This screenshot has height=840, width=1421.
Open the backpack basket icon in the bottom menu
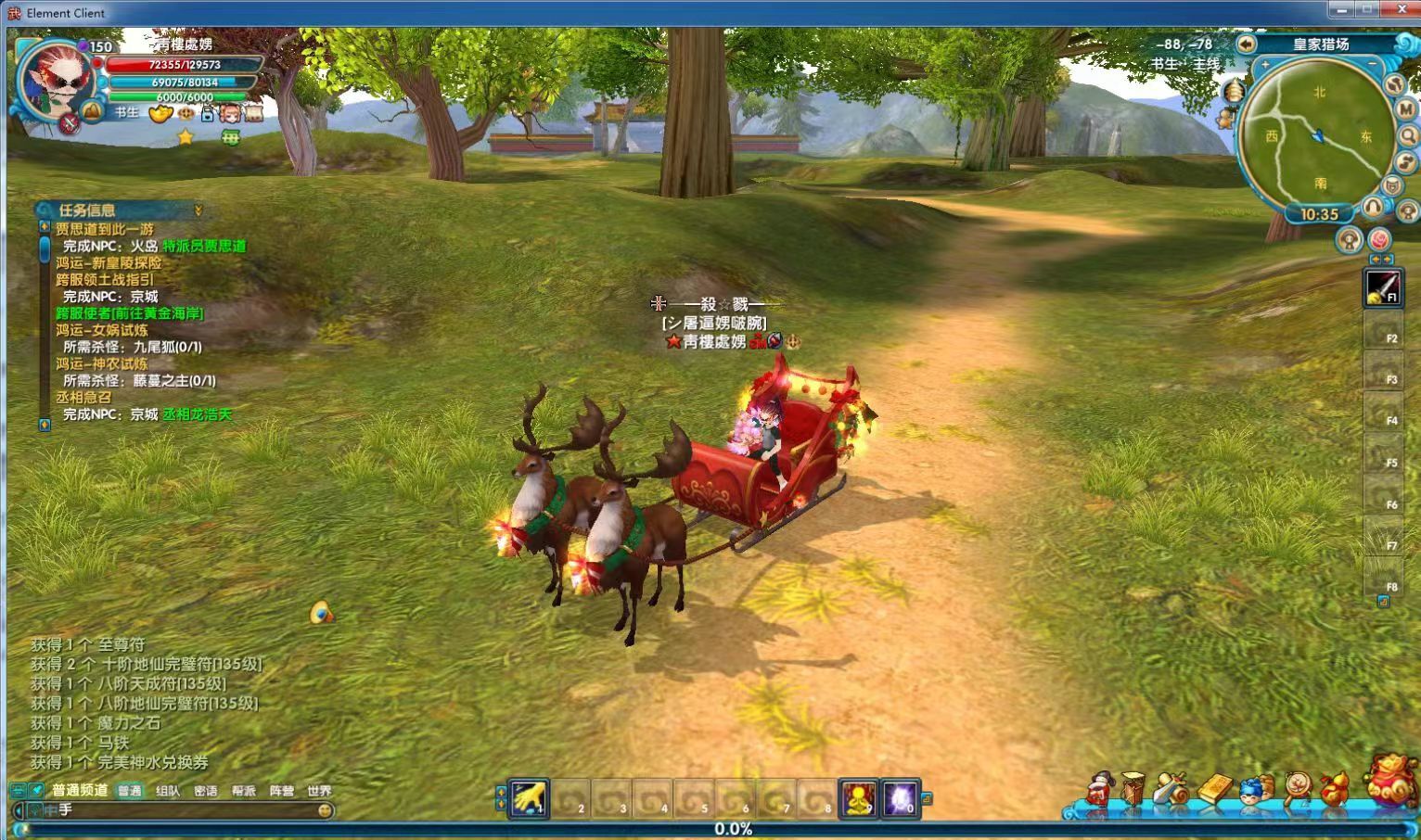pos(1133,790)
